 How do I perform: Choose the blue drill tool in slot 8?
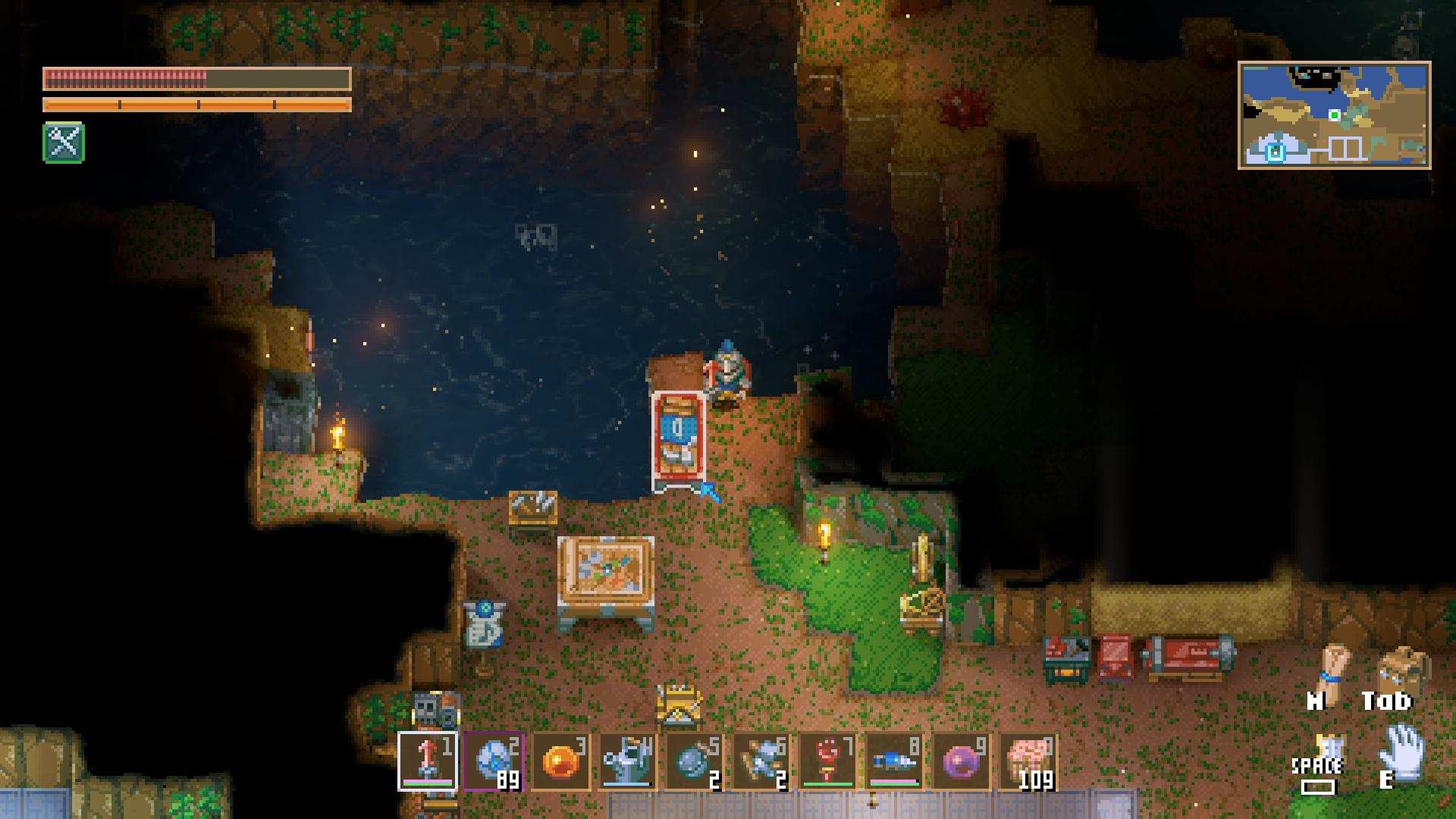pos(895,761)
